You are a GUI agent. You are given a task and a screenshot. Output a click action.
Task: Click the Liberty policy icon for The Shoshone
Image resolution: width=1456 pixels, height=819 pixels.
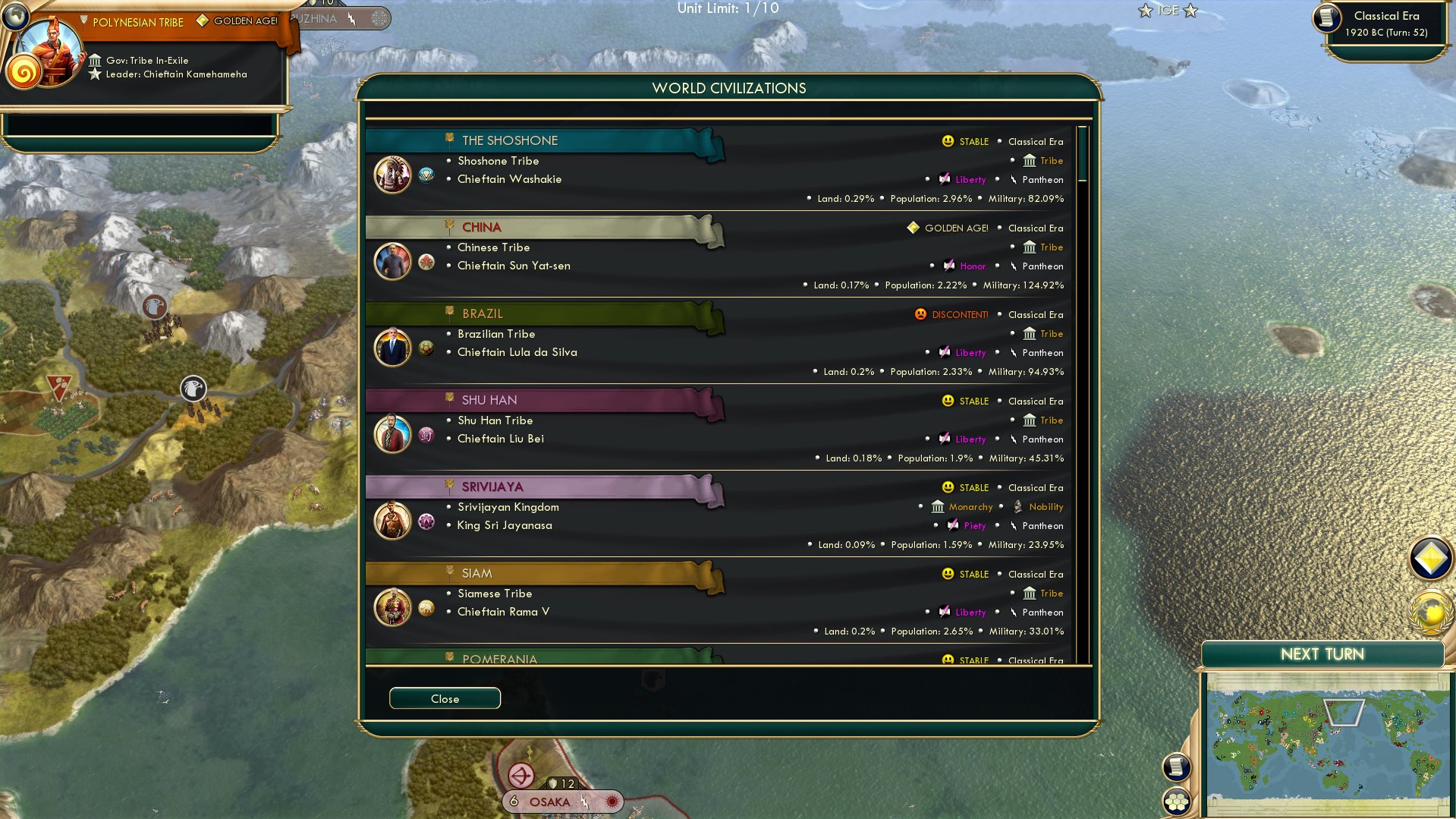click(x=943, y=179)
